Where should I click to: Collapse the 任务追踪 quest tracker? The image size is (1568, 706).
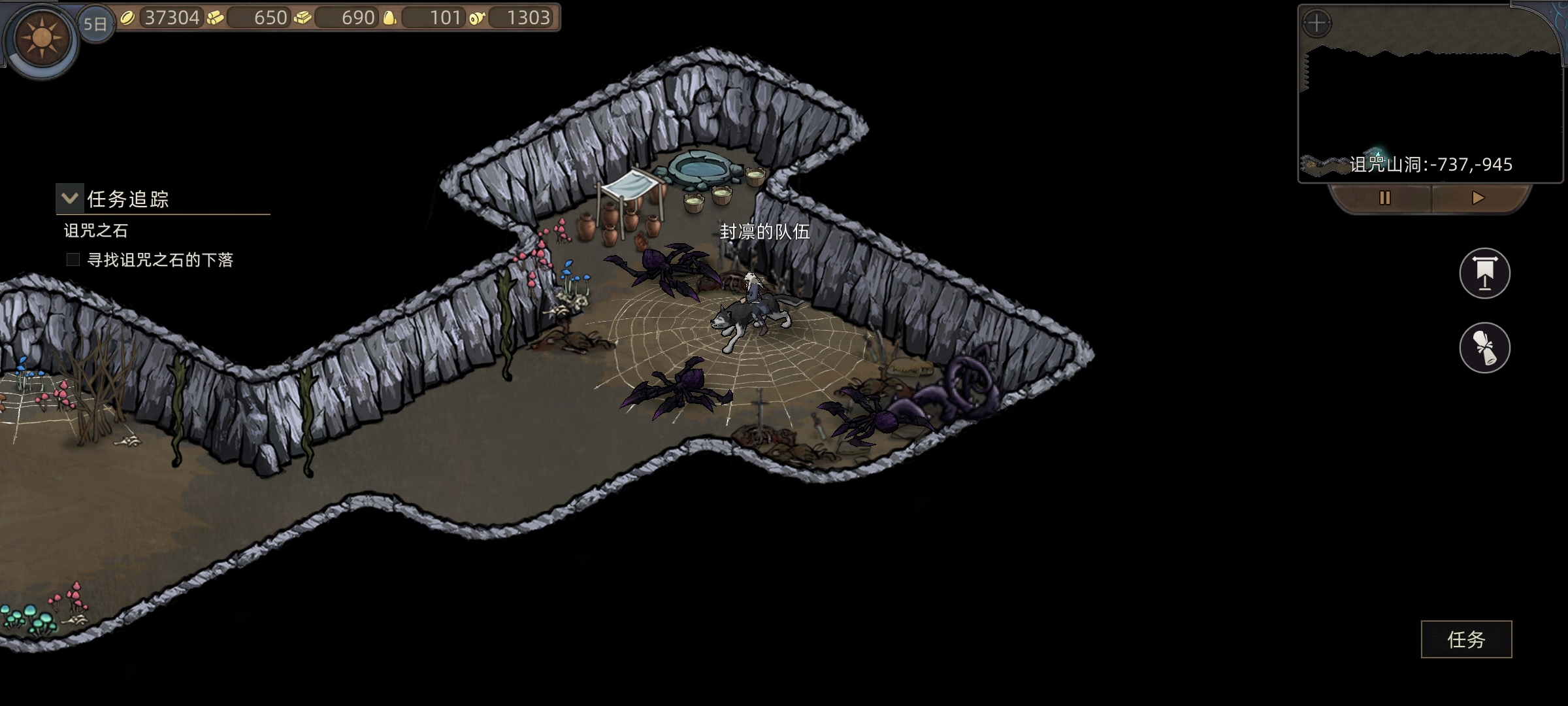click(x=70, y=198)
